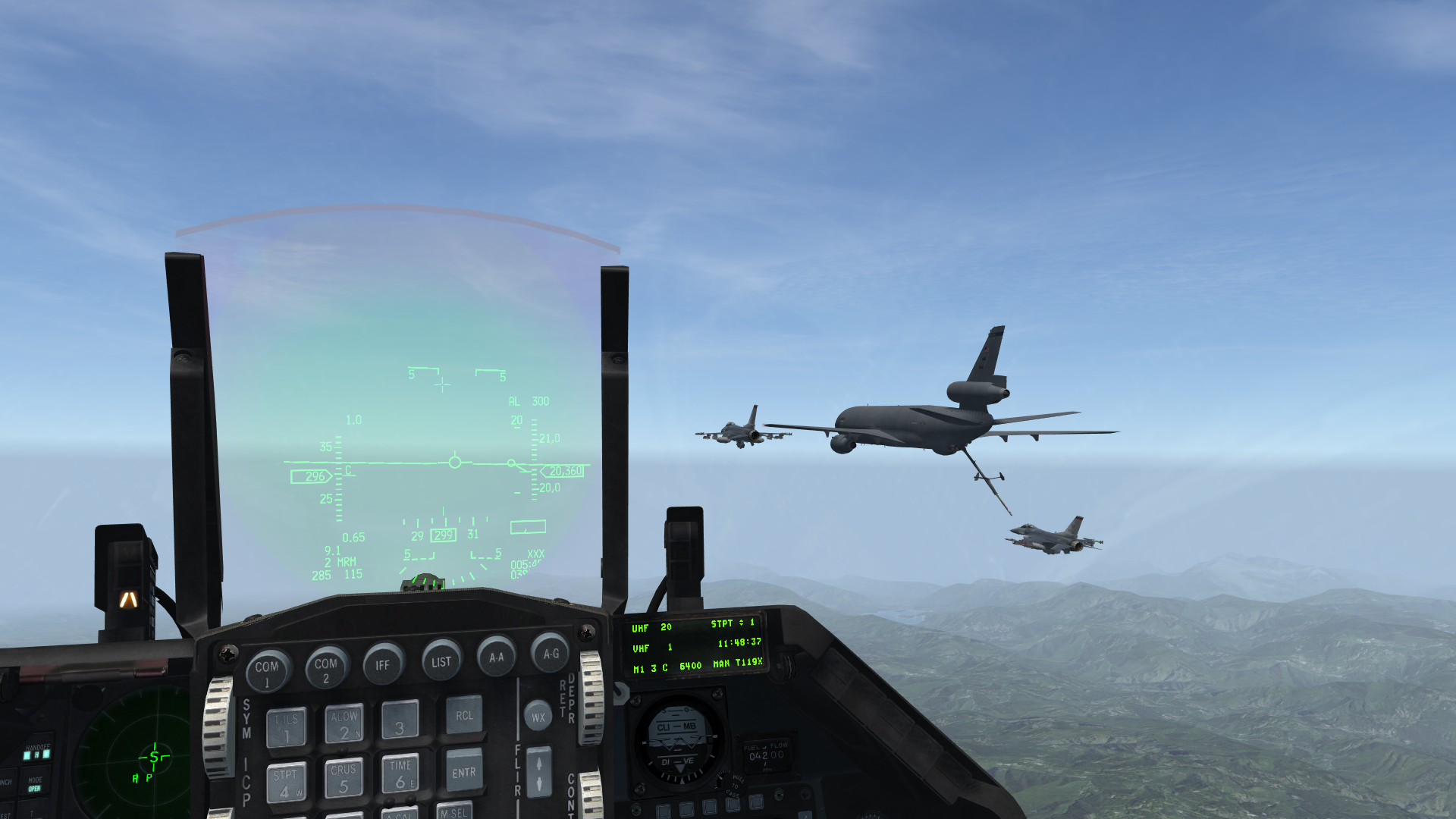Screen dimensions: 1456x819
Task: Select the IFF override button
Action: point(383,664)
